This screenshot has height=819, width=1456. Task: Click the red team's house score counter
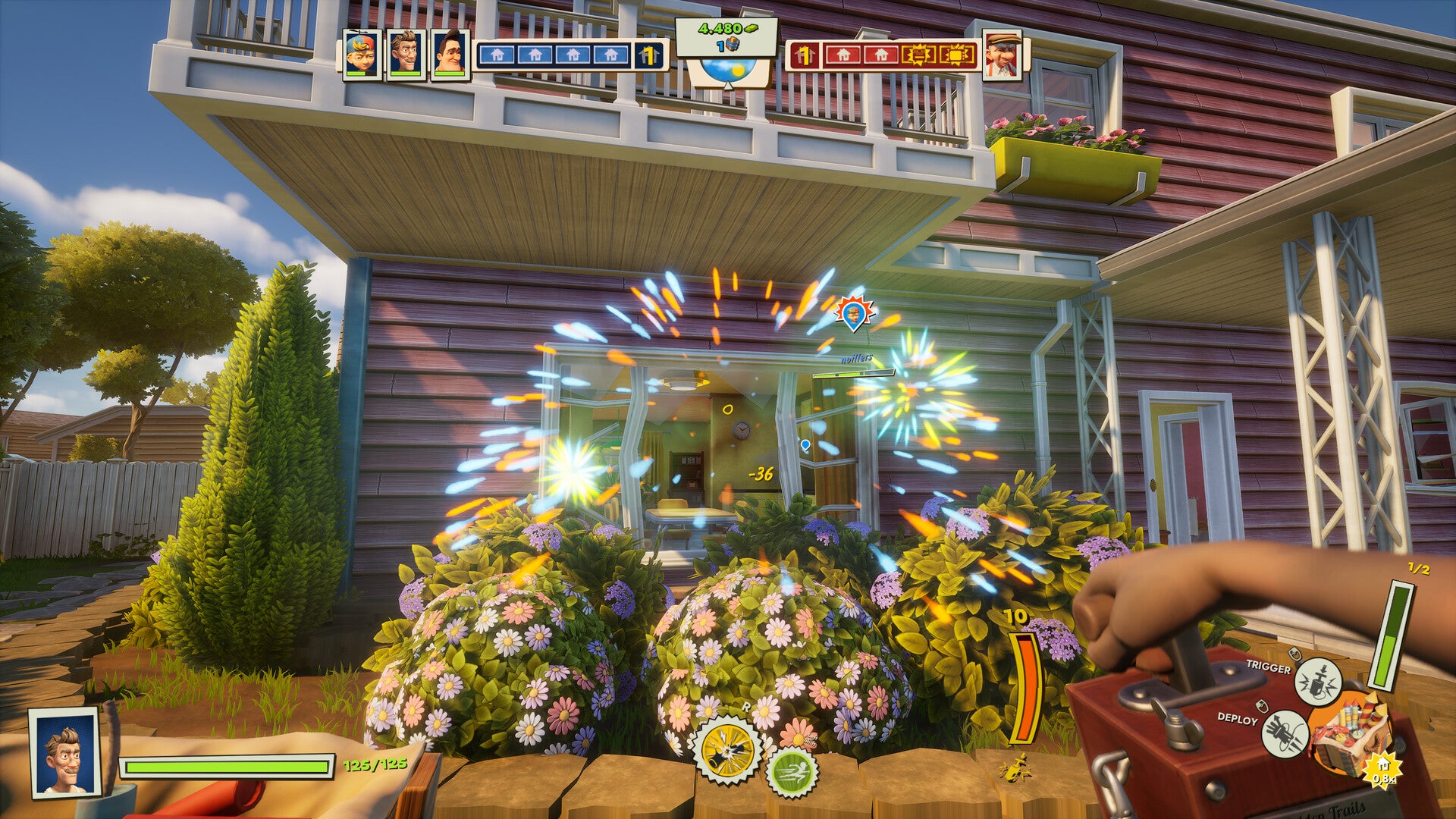point(804,55)
